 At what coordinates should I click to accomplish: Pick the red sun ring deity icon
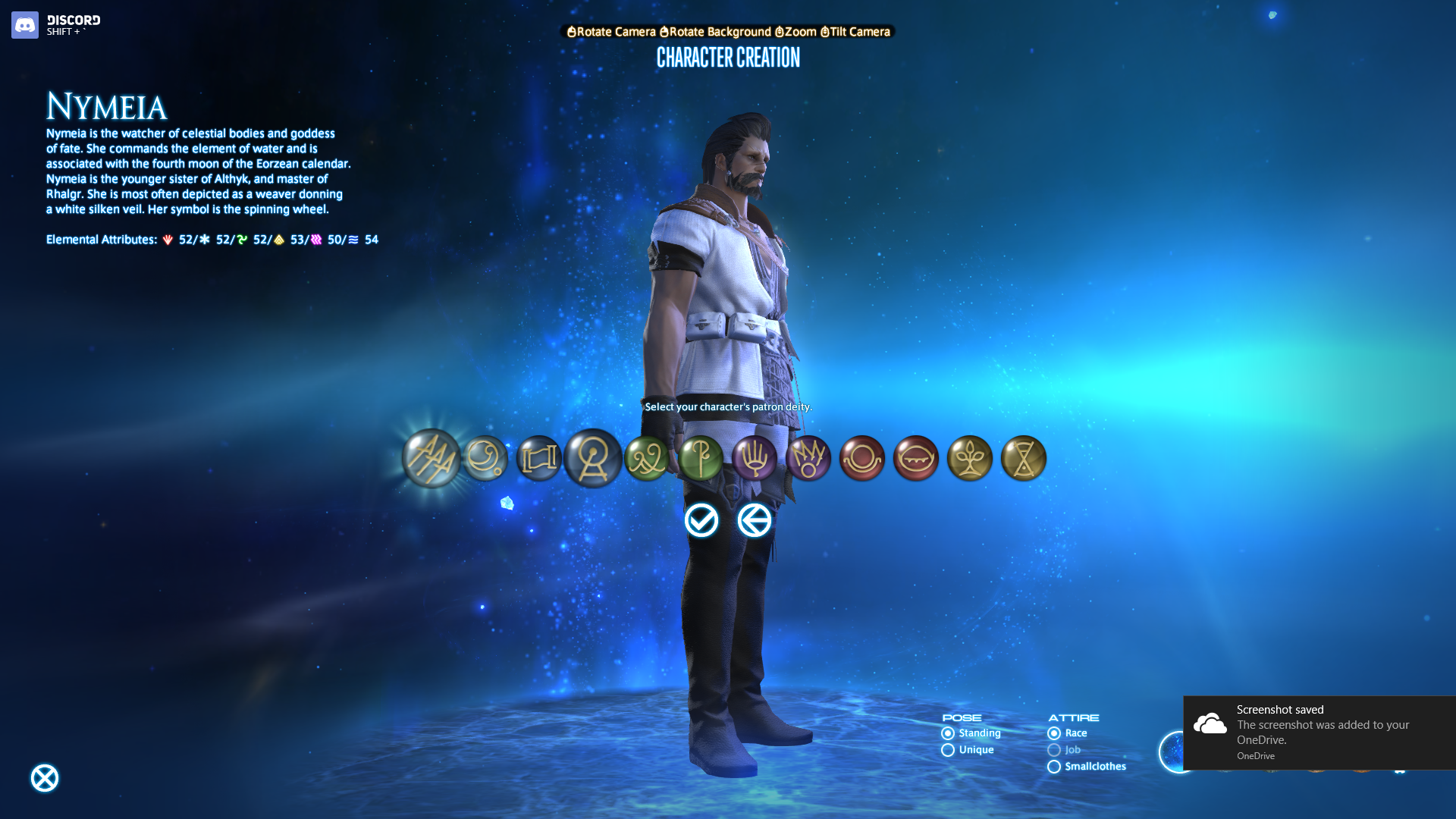click(x=862, y=458)
